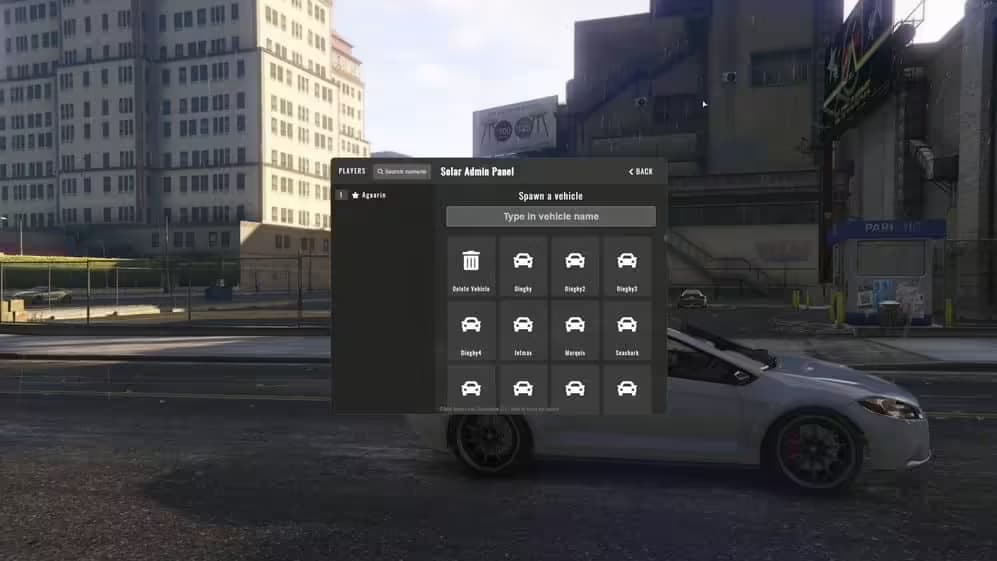Spawn the Seashark vehicle

[627, 330]
